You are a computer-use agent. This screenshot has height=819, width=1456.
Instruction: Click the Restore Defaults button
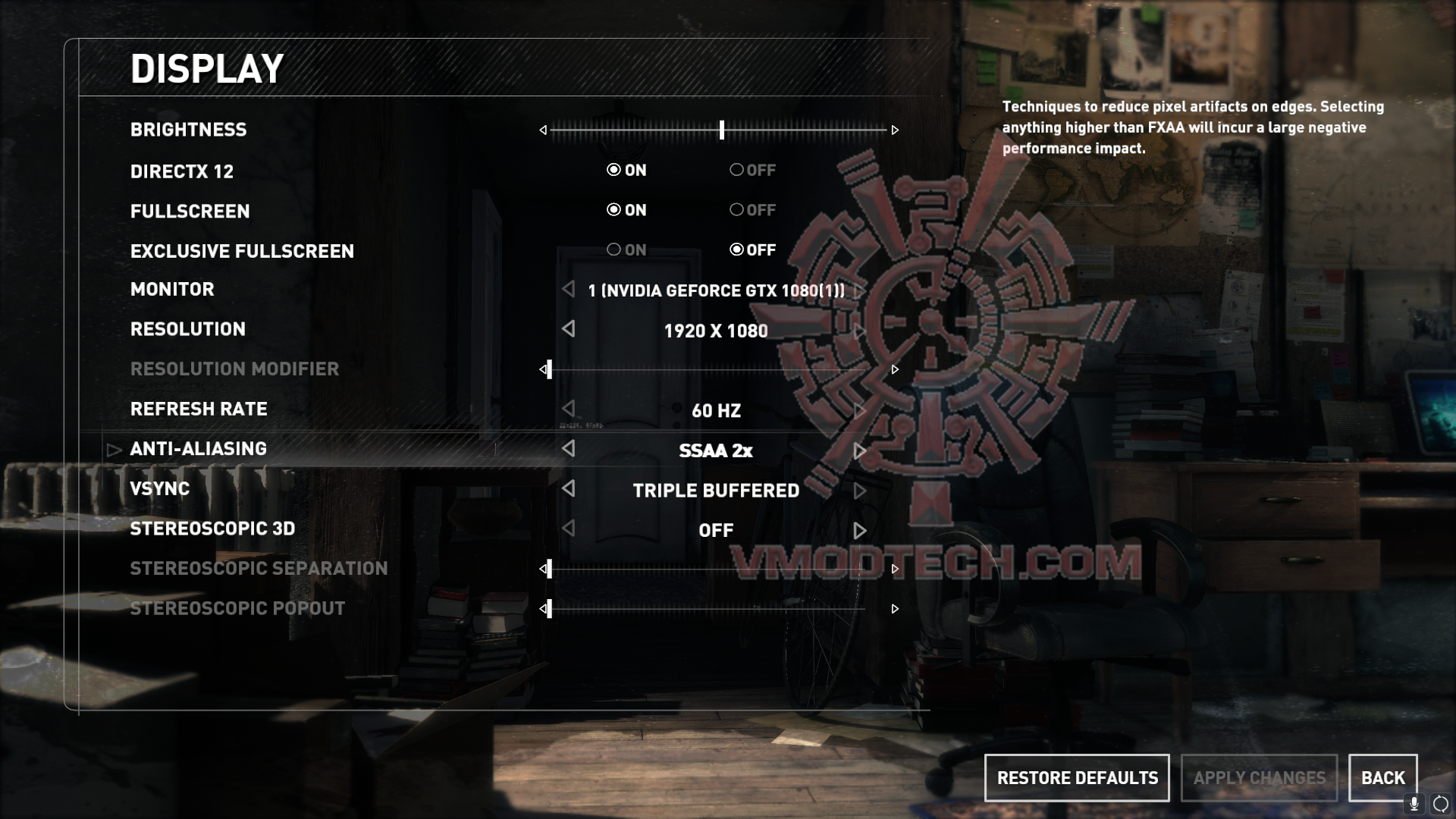[1077, 778]
